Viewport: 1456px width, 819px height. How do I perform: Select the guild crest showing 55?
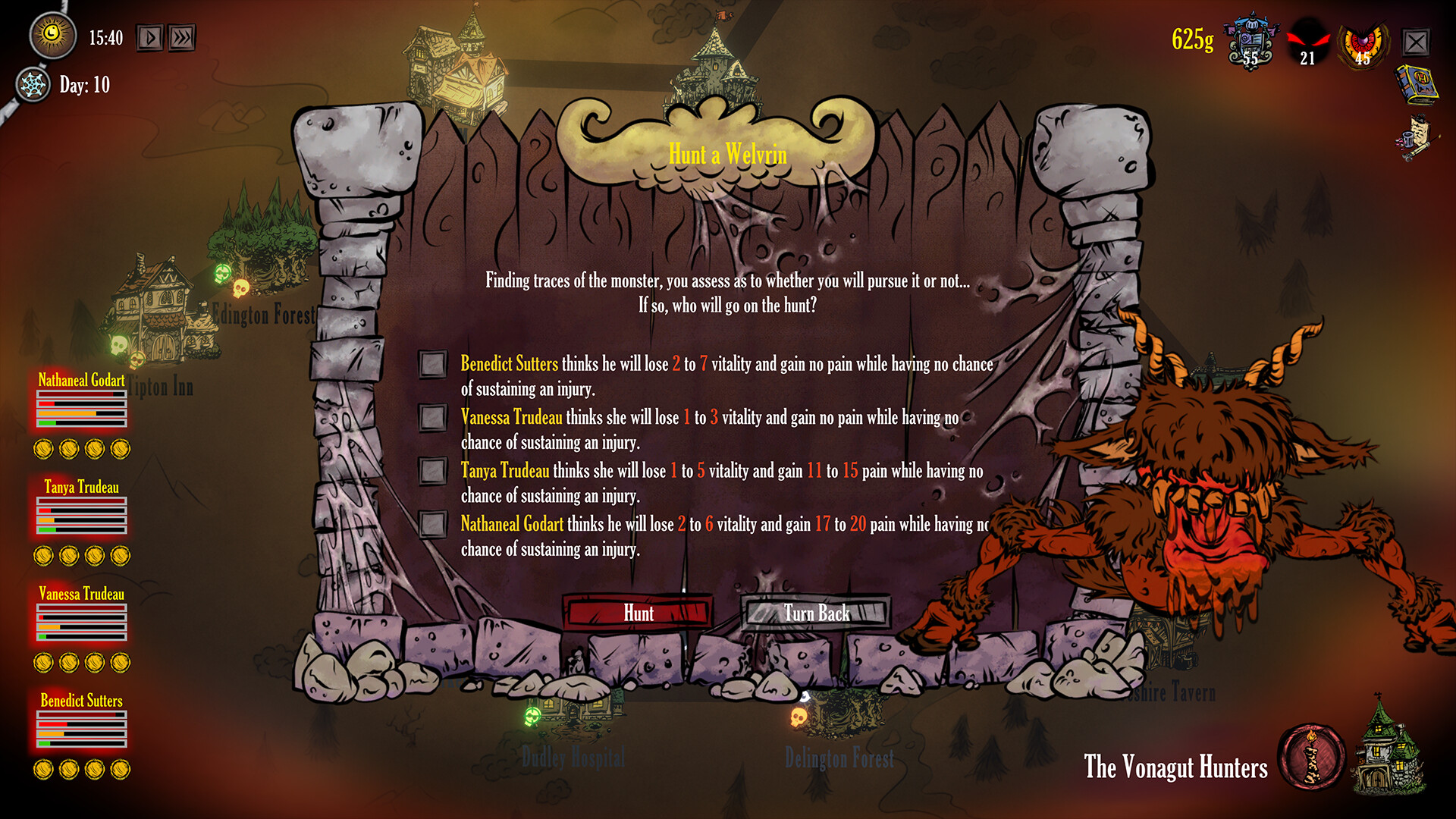tap(1251, 42)
